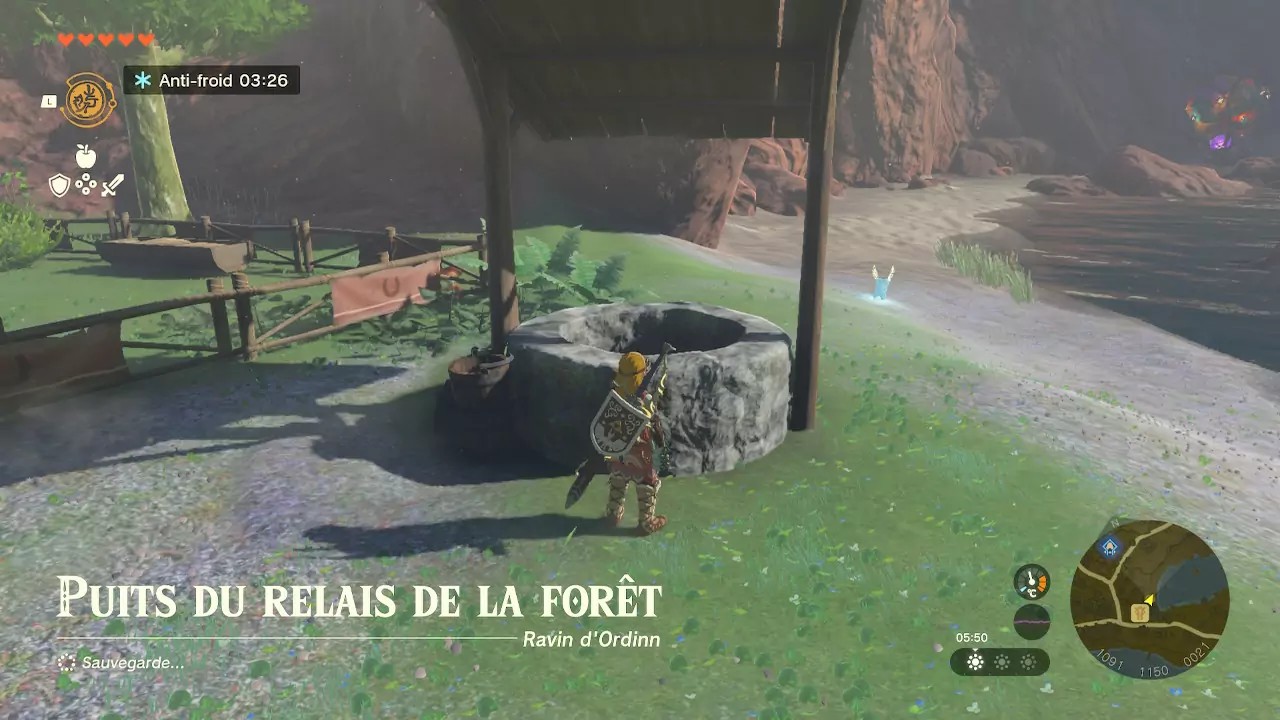
Task: Click the sunny weather forecast icon
Action: 975,662
